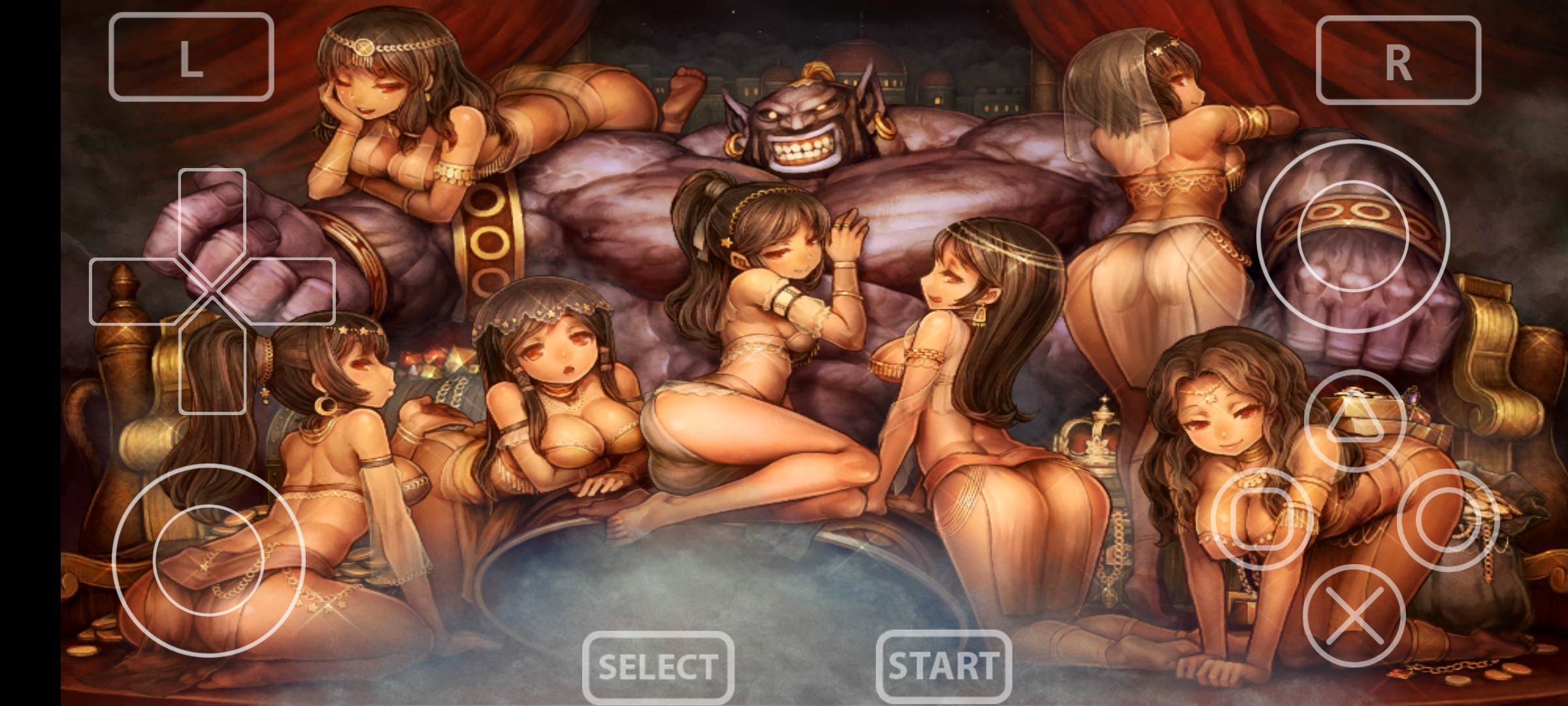Image resolution: width=1568 pixels, height=706 pixels.
Task: Tap the cross face button
Action: pyautogui.click(x=1354, y=616)
